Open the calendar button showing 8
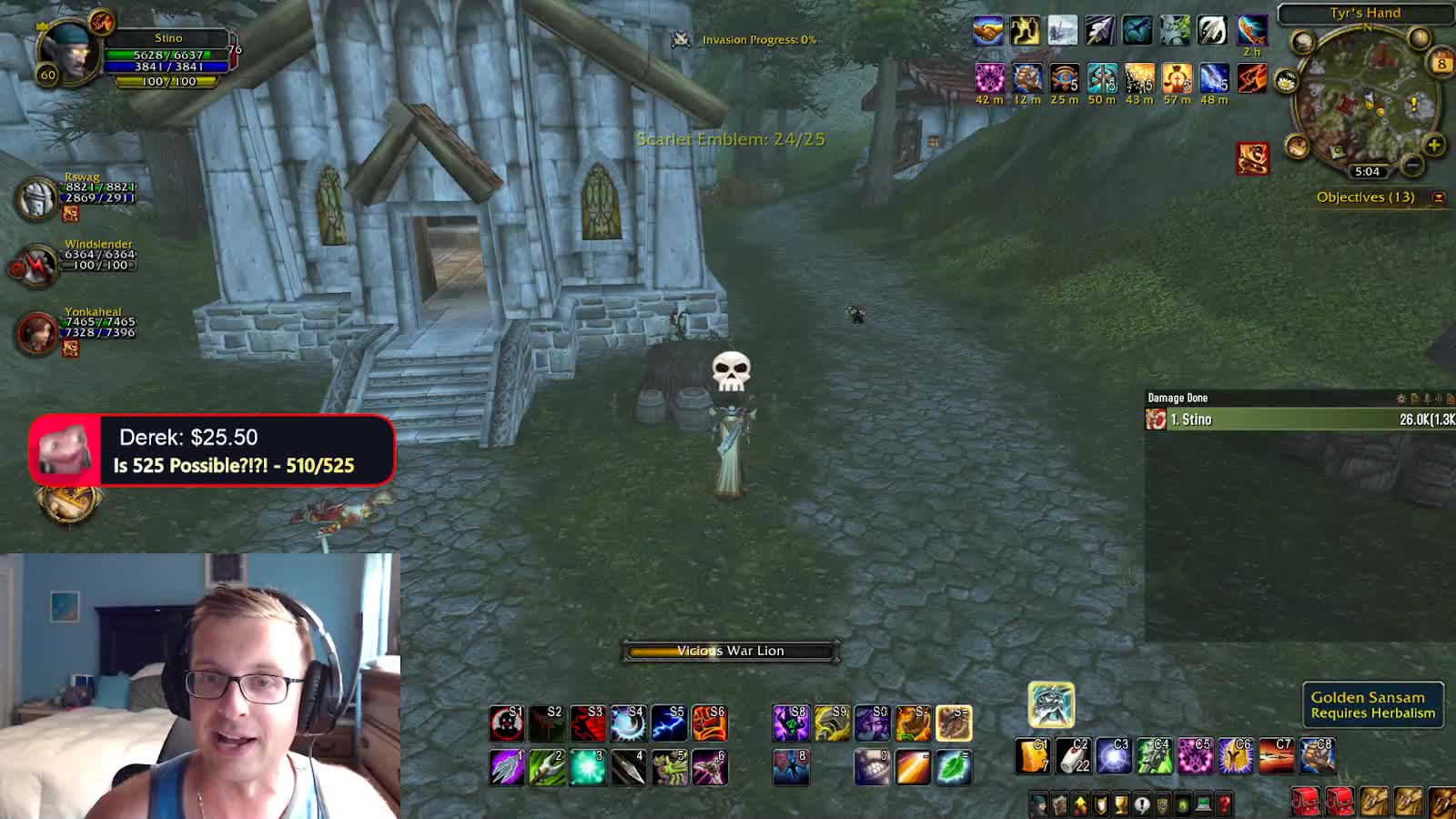 pyautogui.click(x=1441, y=64)
